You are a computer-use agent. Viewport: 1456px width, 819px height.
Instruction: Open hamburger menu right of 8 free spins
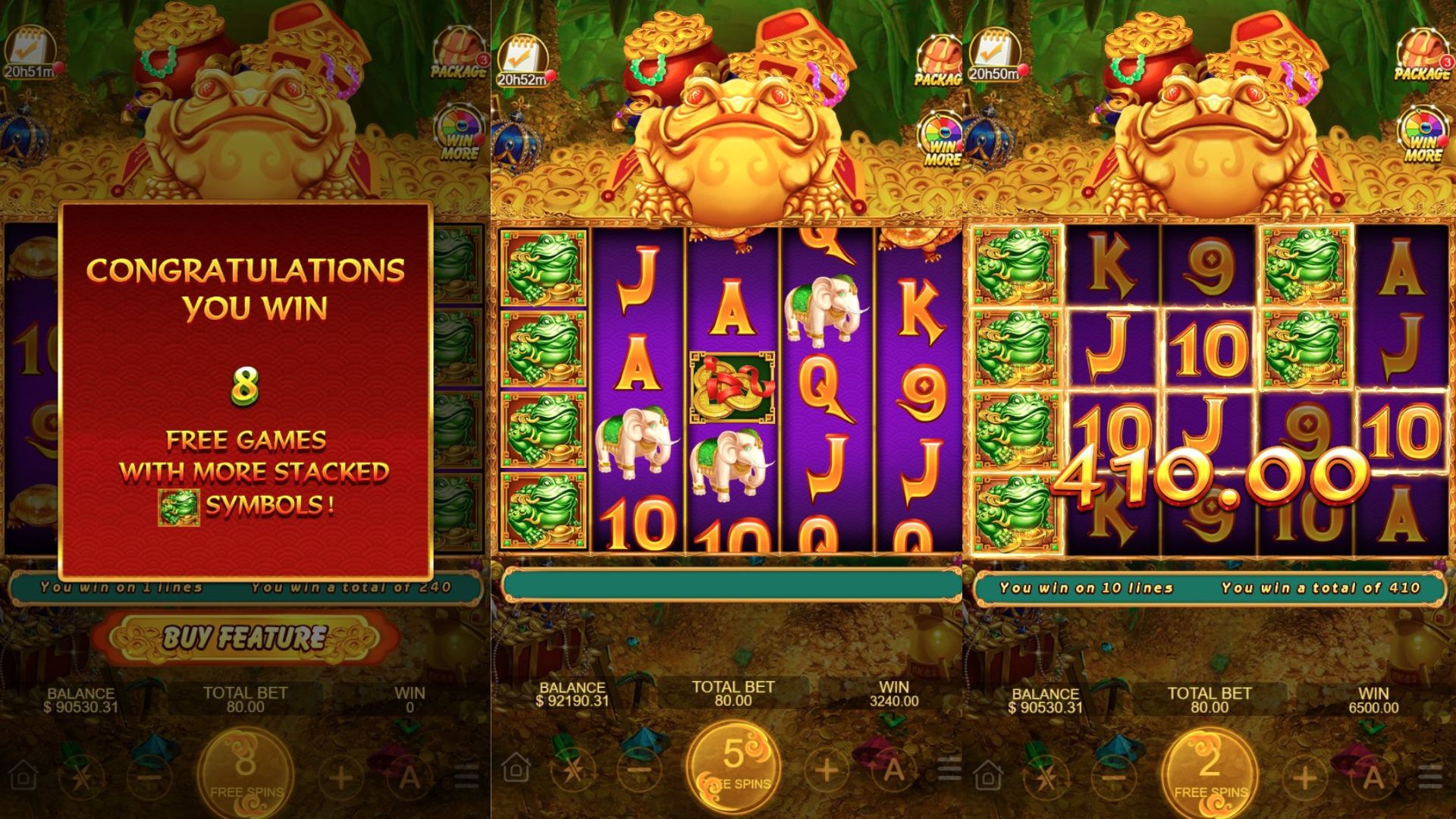click(465, 775)
